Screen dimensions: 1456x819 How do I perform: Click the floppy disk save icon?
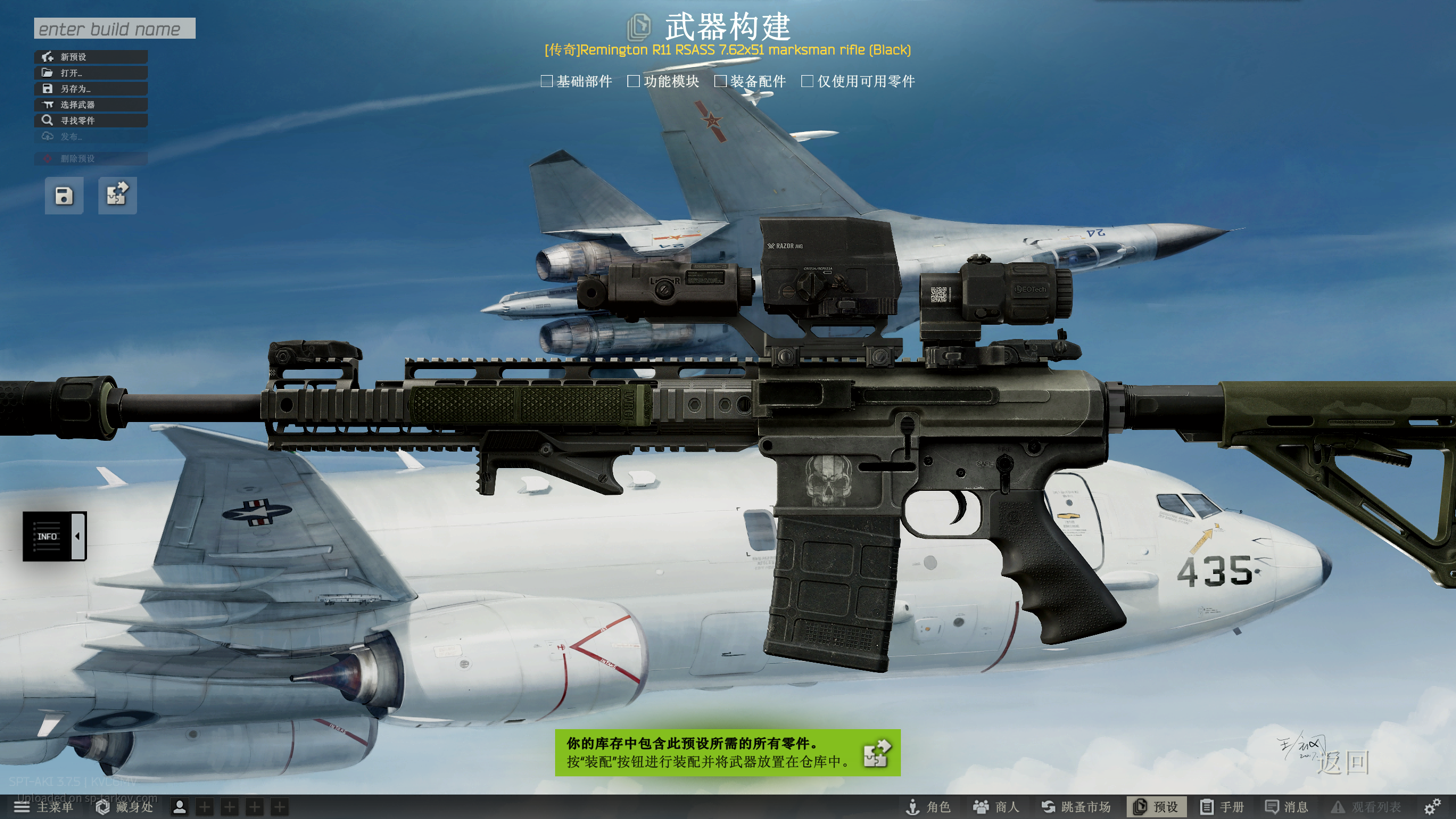[64, 196]
